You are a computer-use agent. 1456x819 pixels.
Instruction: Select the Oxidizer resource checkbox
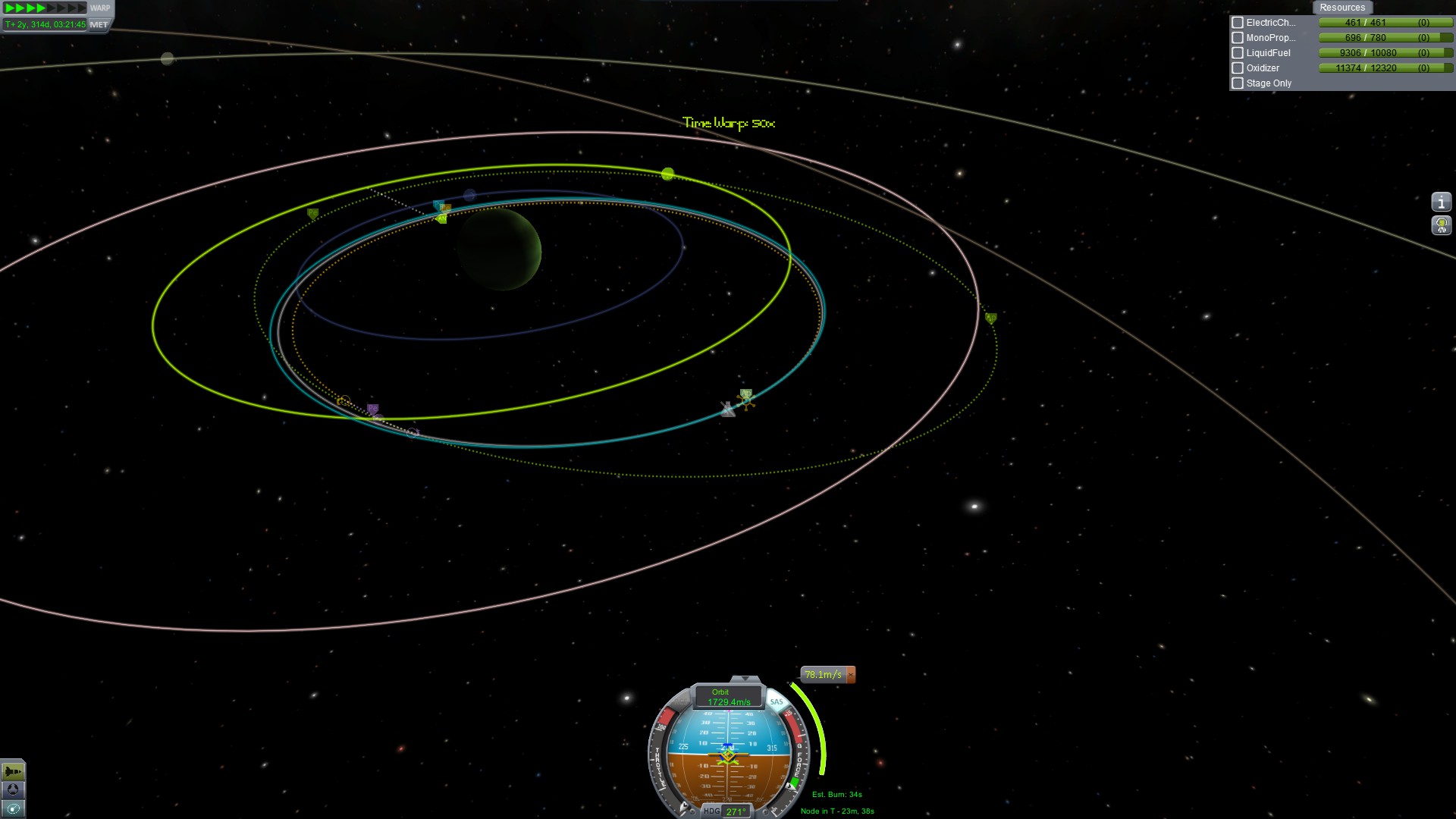(x=1238, y=68)
